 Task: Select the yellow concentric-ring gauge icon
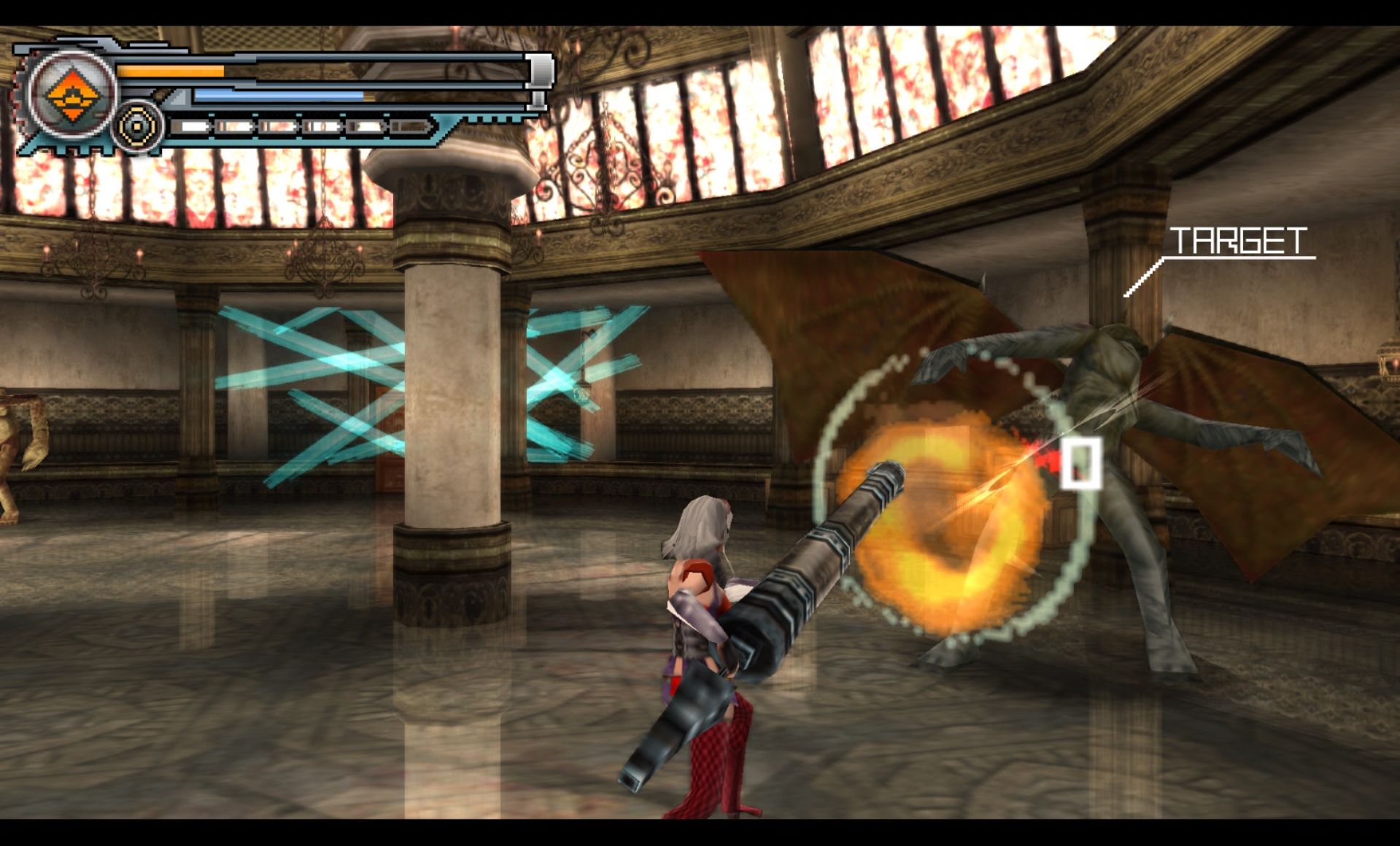(136, 126)
